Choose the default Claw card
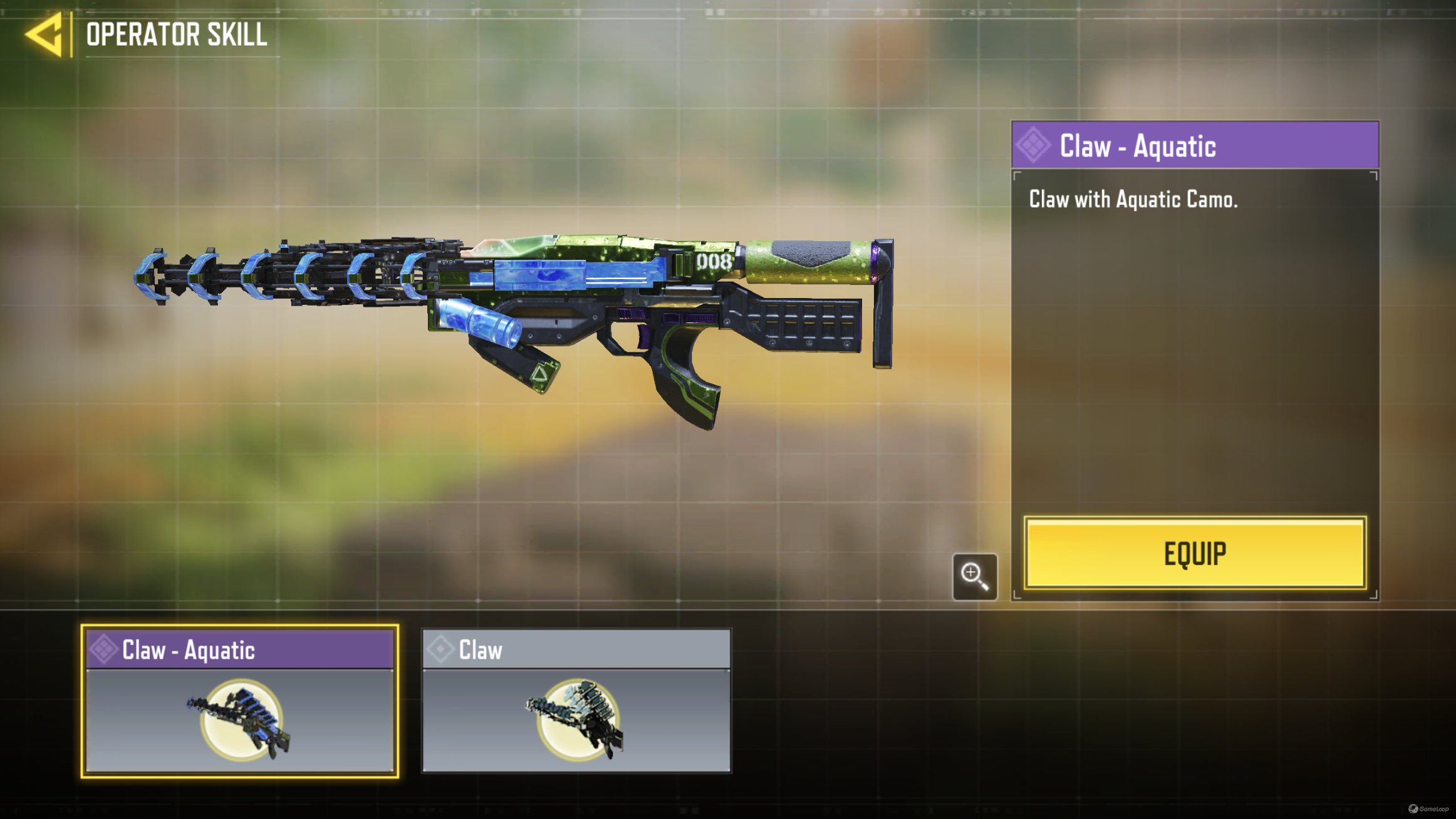This screenshot has height=819, width=1456. [576, 701]
